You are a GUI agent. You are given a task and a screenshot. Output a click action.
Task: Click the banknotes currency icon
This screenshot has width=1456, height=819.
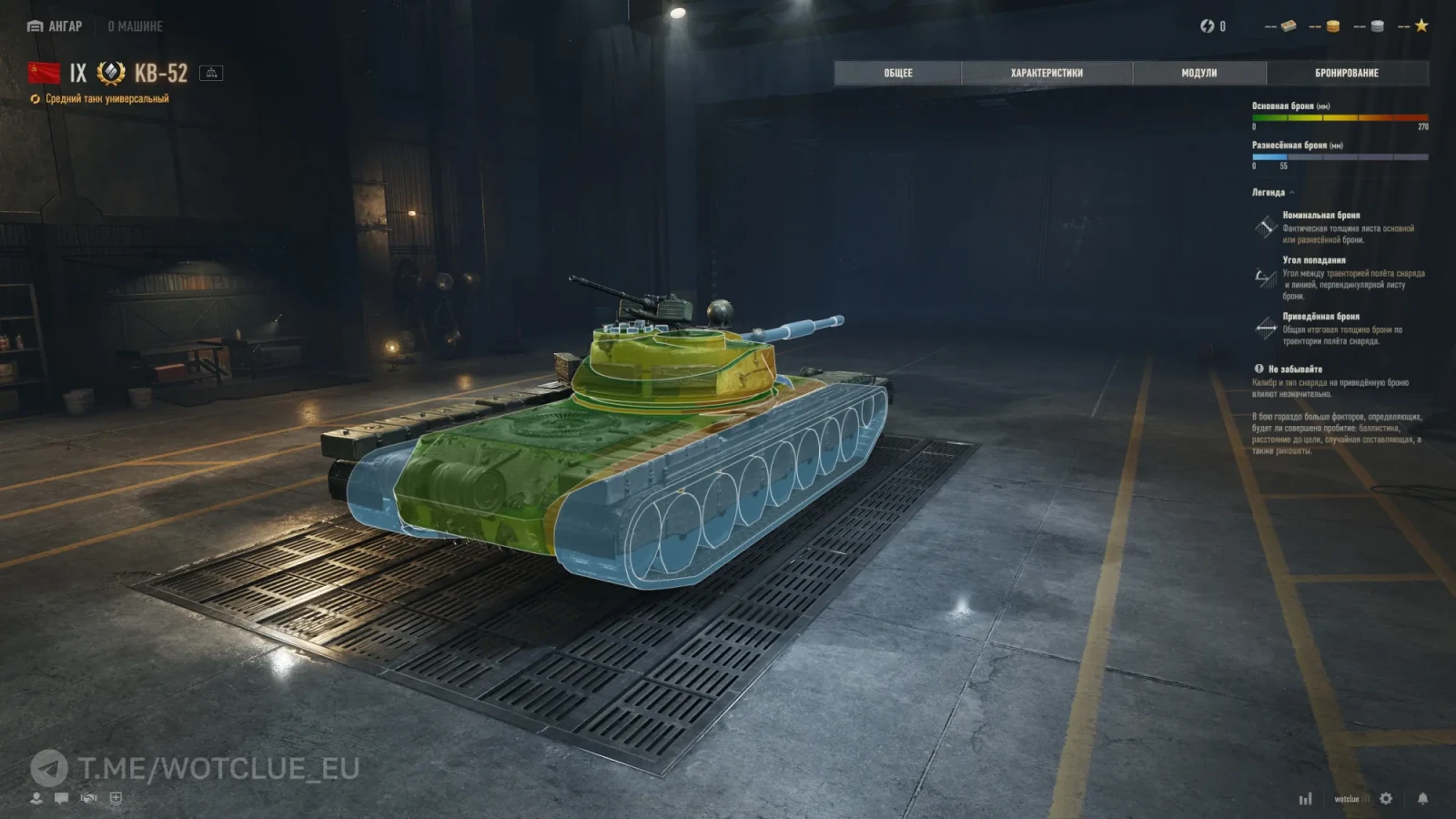(1289, 26)
